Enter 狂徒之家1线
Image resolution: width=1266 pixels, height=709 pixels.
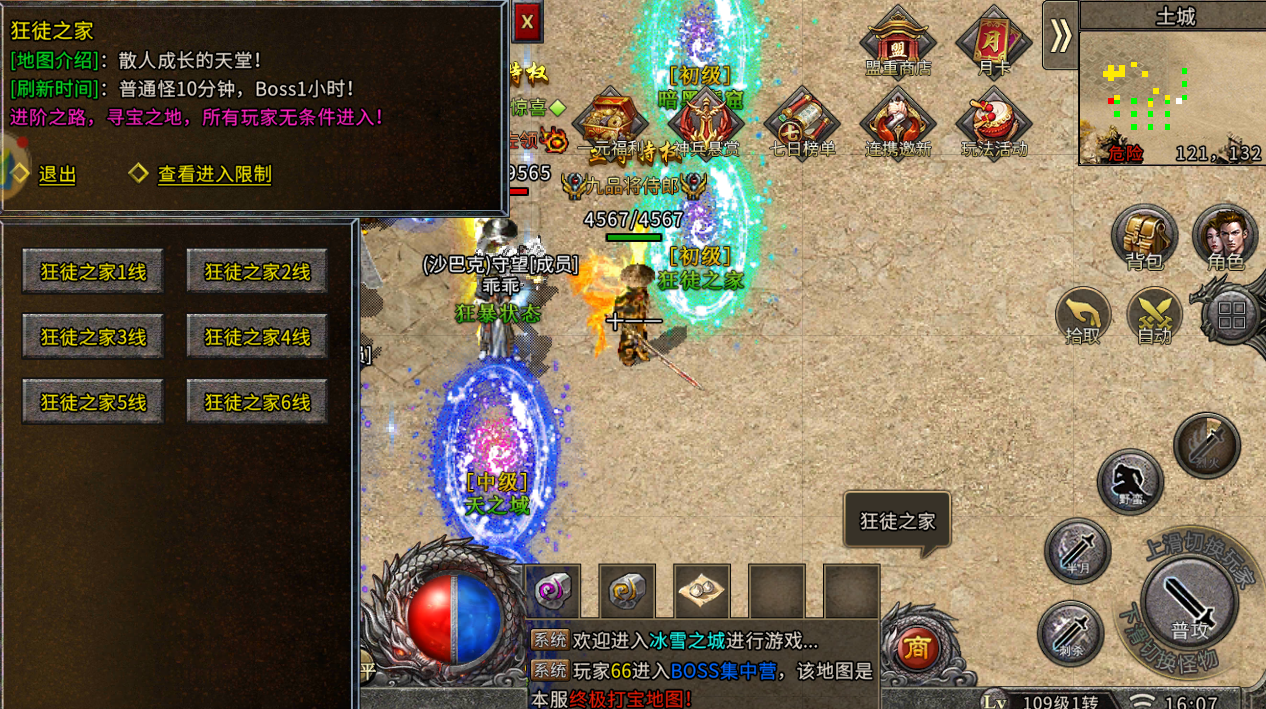coord(93,271)
